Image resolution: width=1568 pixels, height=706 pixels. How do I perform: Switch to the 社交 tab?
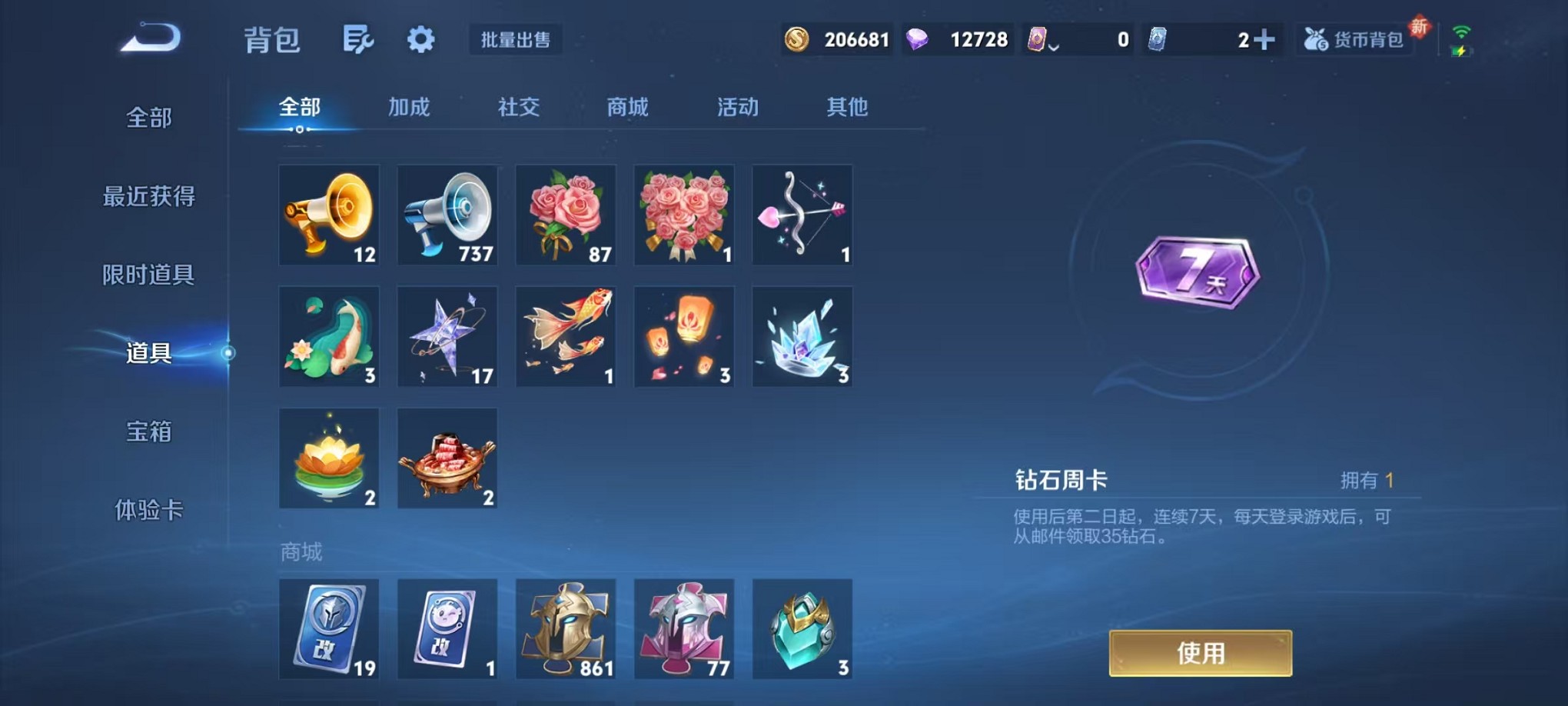point(518,108)
